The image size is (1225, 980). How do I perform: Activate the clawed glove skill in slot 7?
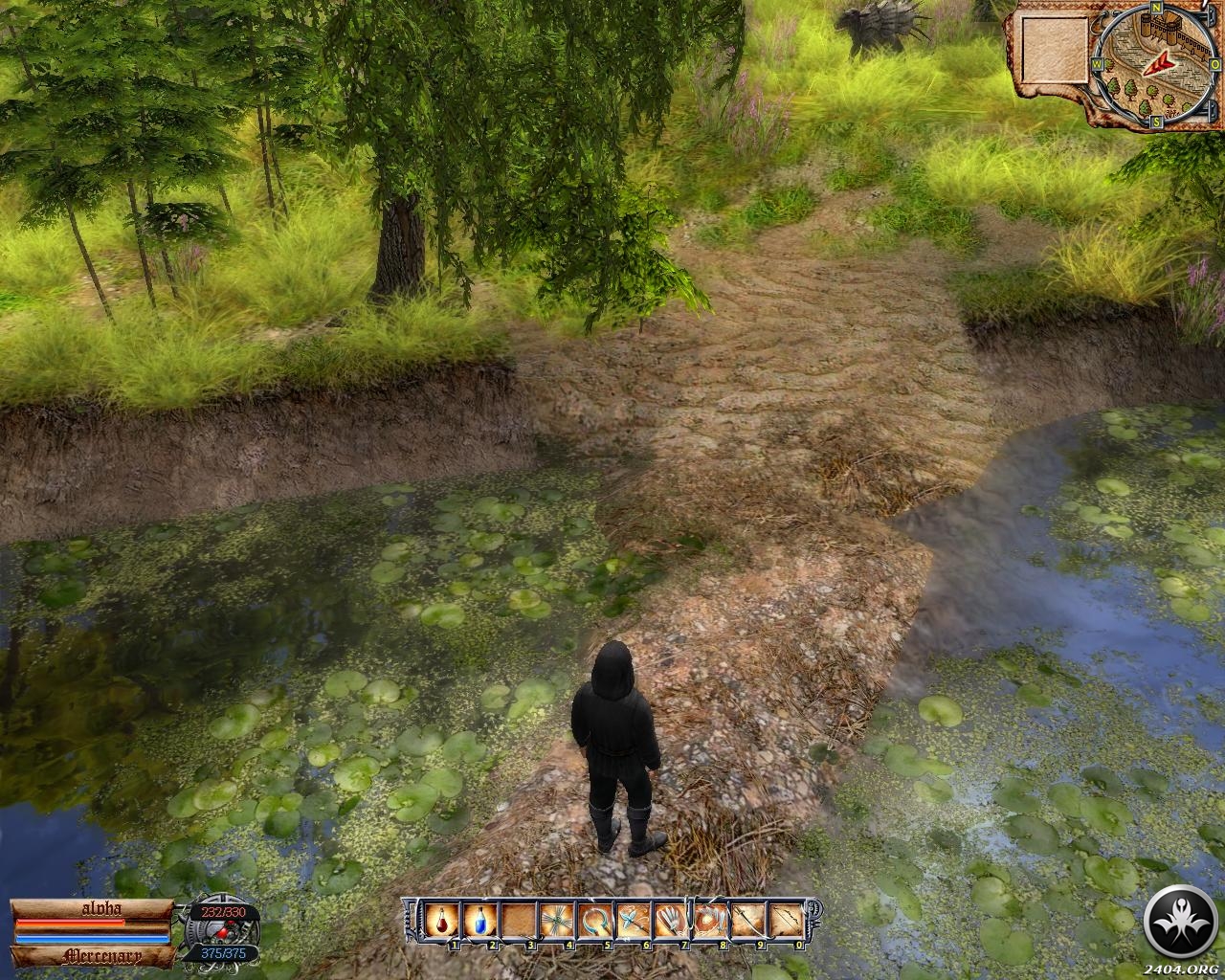coord(670,922)
